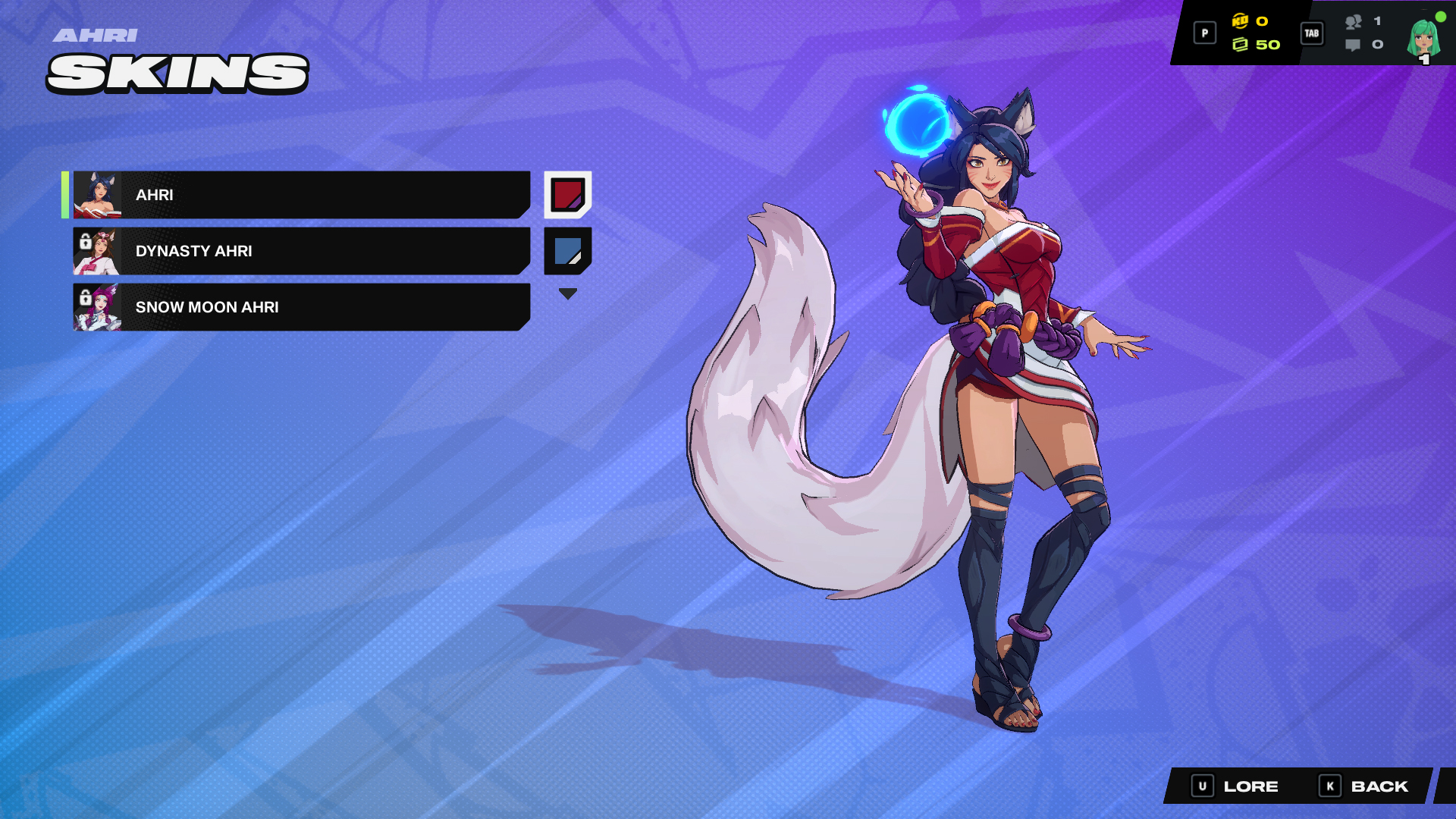Open chat using the speech bubble icon
The width and height of the screenshot is (1456, 819).
(x=1354, y=45)
